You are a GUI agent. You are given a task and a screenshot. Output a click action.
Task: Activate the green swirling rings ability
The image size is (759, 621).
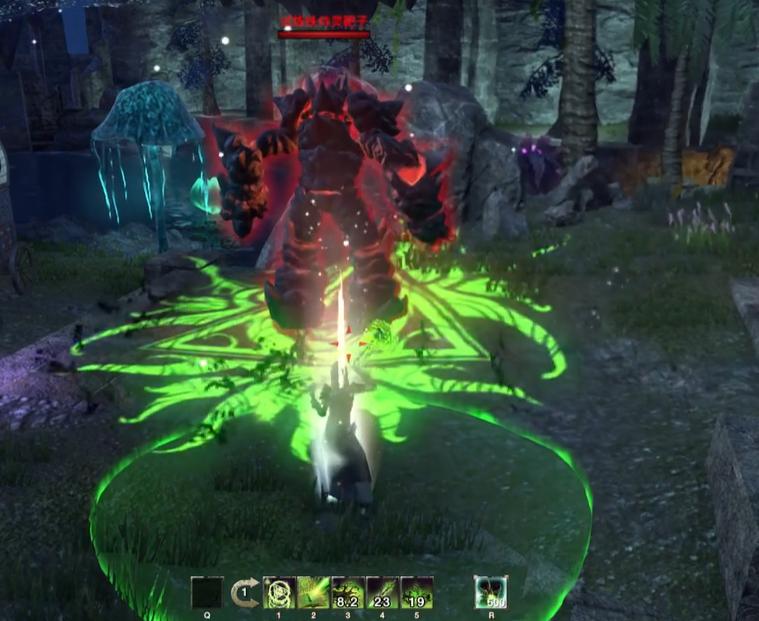pos(278,592)
